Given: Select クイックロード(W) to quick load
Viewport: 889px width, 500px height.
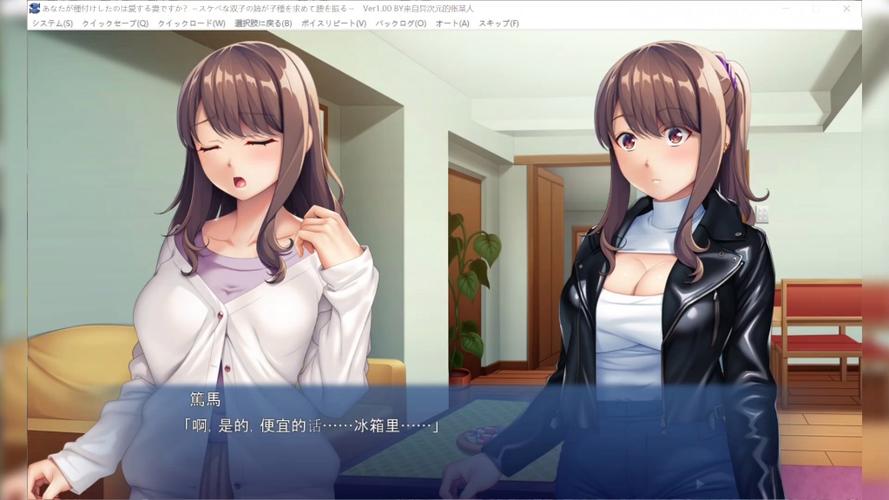Looking at the screenshot, I should coord(191,23).
